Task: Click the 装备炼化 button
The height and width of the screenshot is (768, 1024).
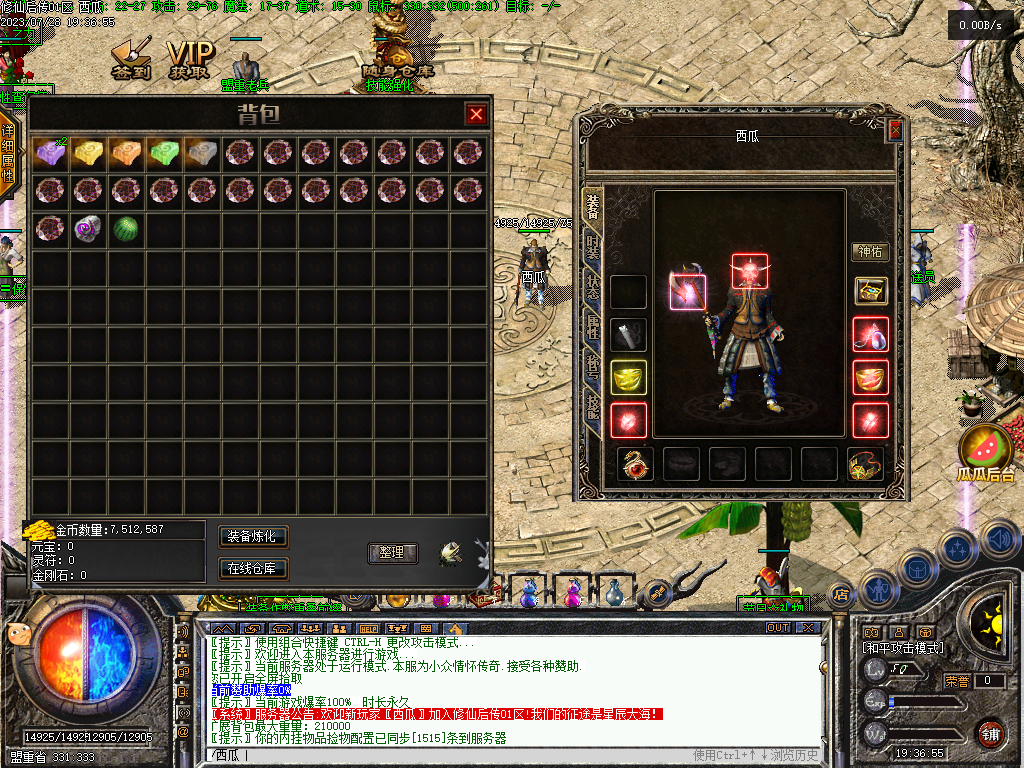Action: pyautogui.click(x=253, y=537)
